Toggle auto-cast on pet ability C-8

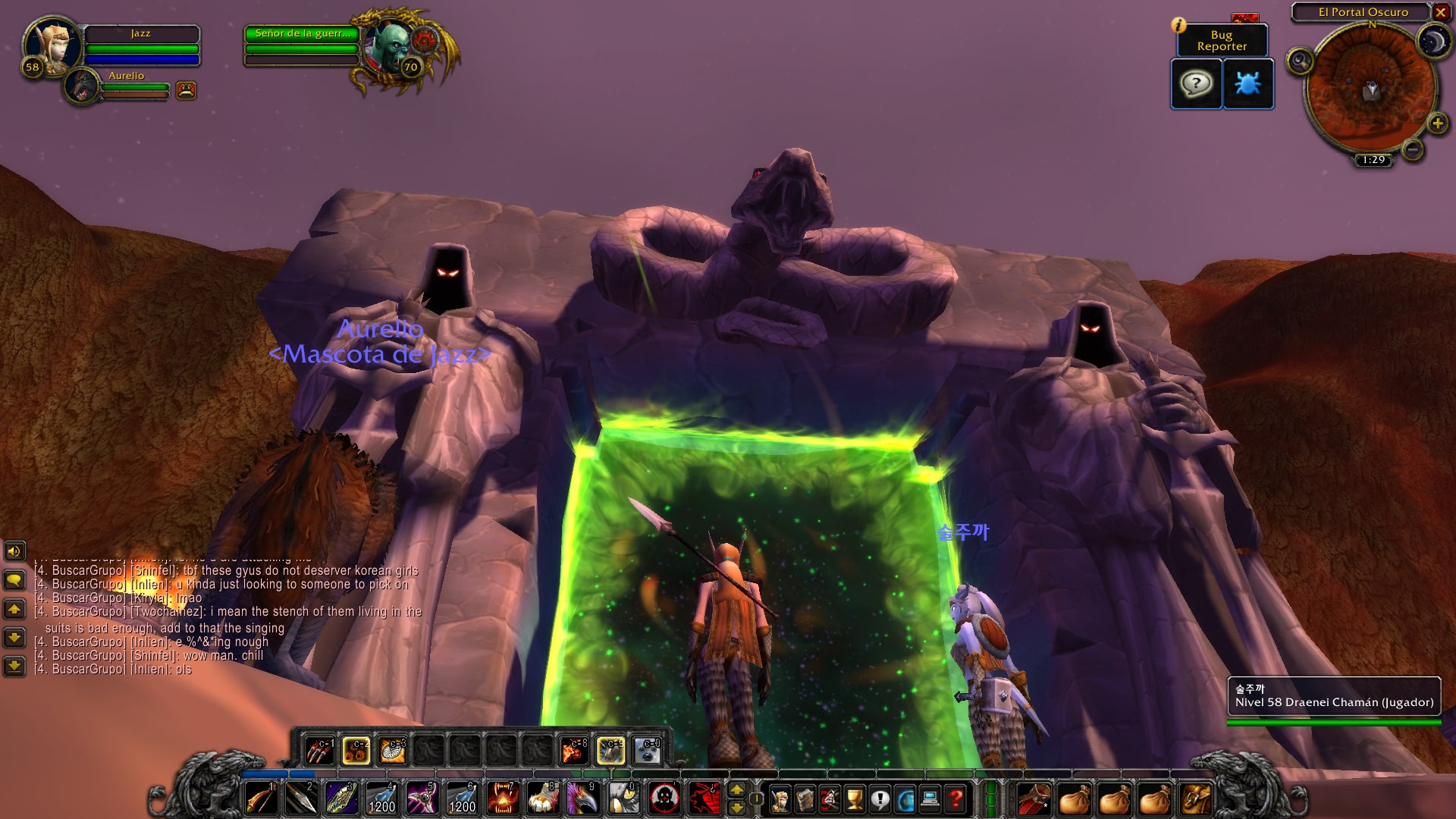pos(574,751)
